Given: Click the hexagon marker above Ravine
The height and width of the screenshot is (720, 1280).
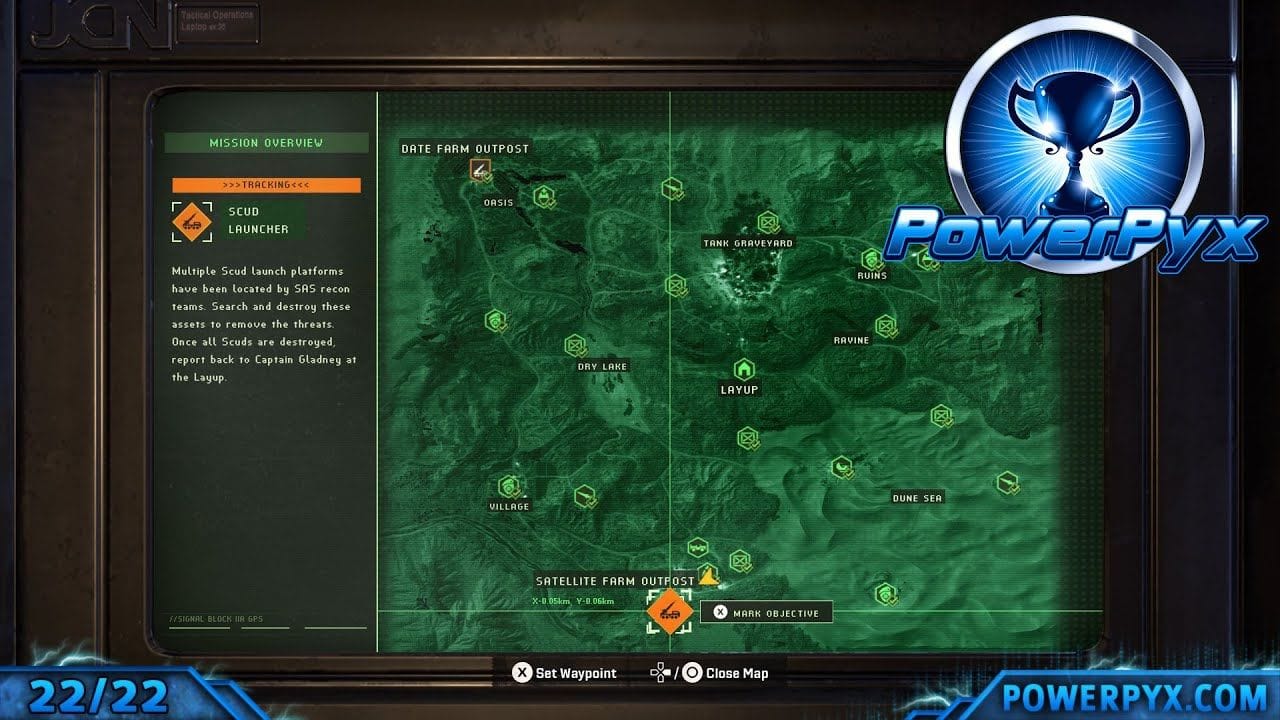Looking at the screenshot, I should 887,324.
